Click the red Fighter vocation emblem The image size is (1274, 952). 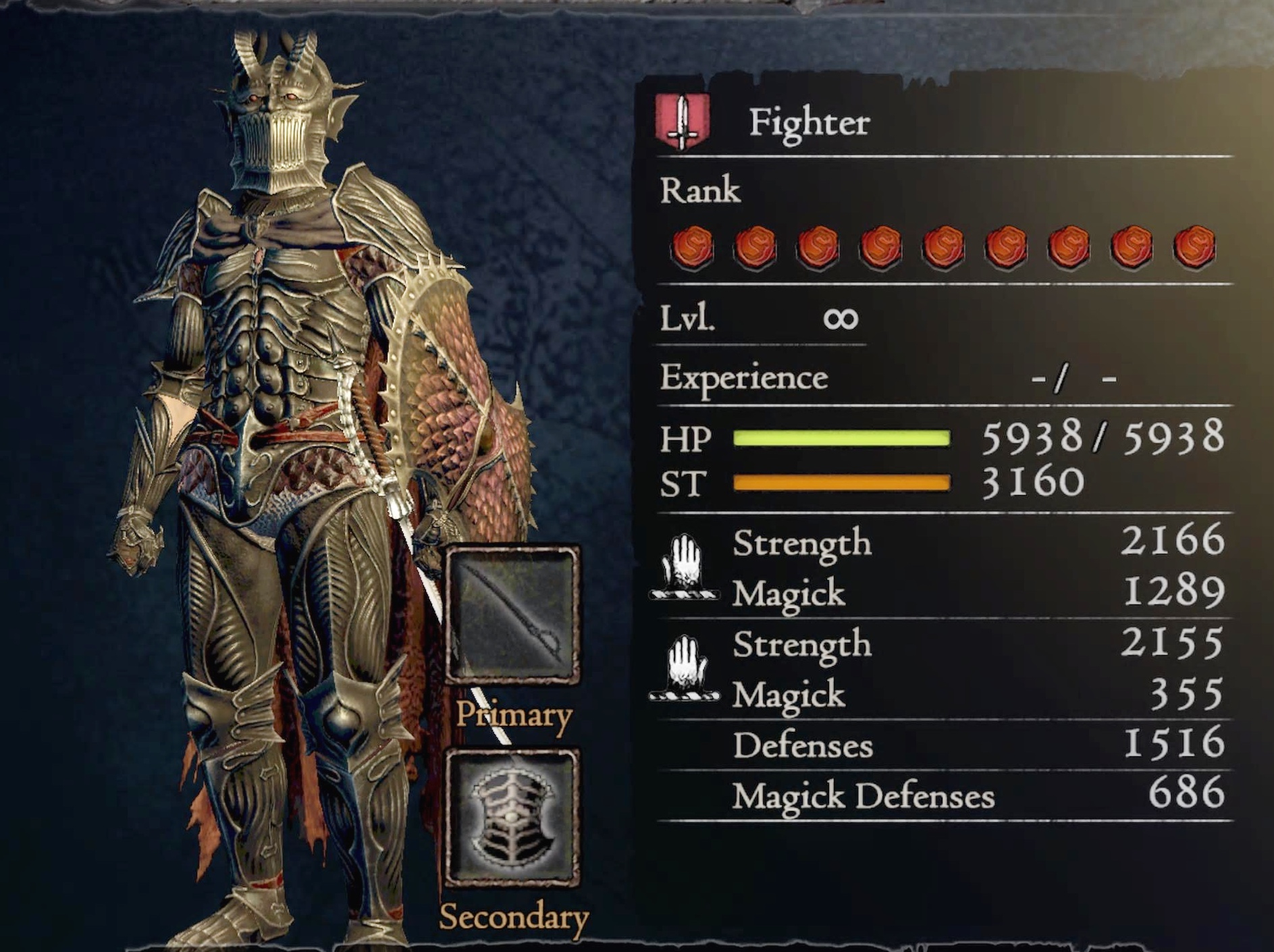[682, 122]
